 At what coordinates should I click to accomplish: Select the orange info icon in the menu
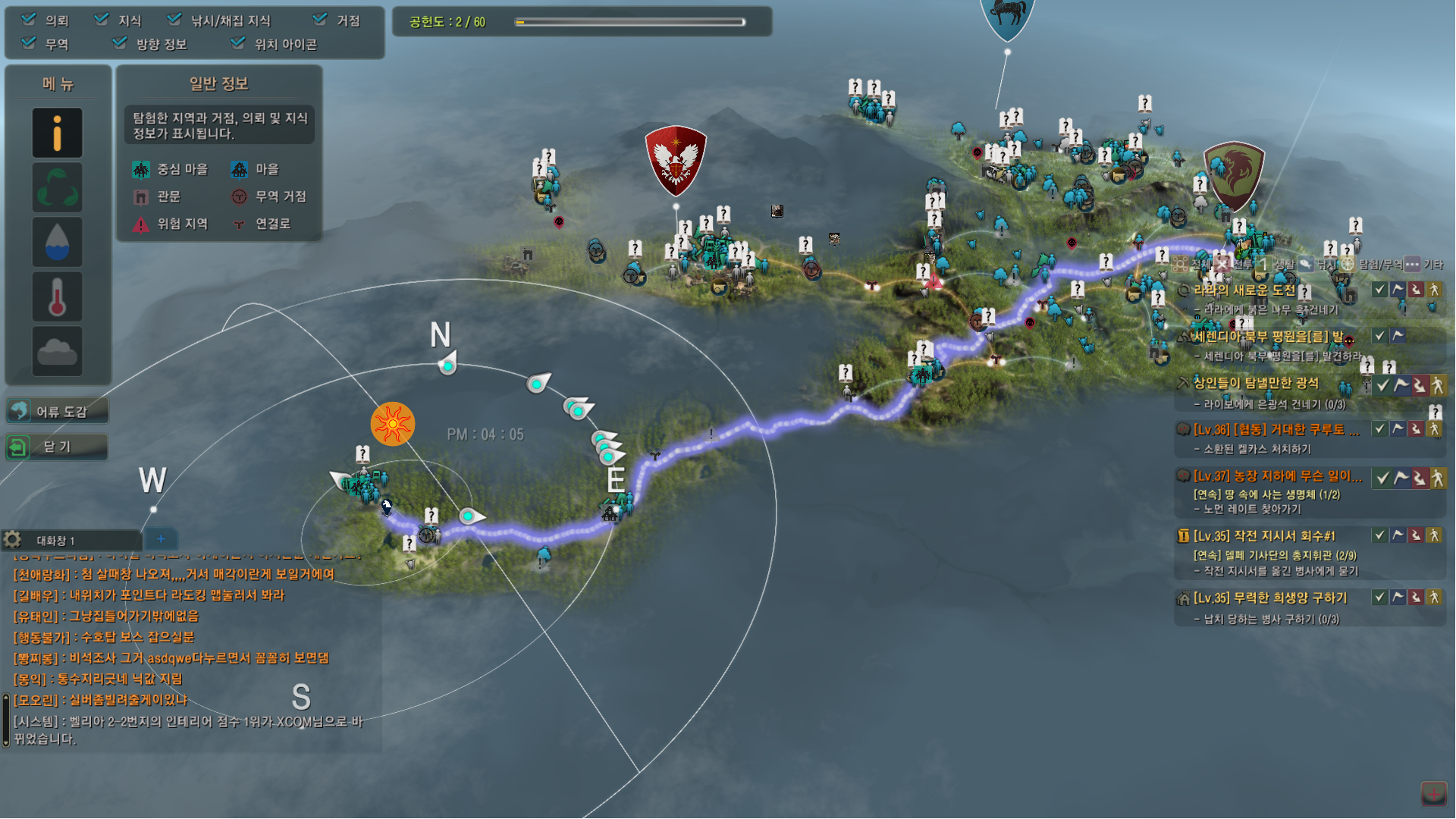58,133
